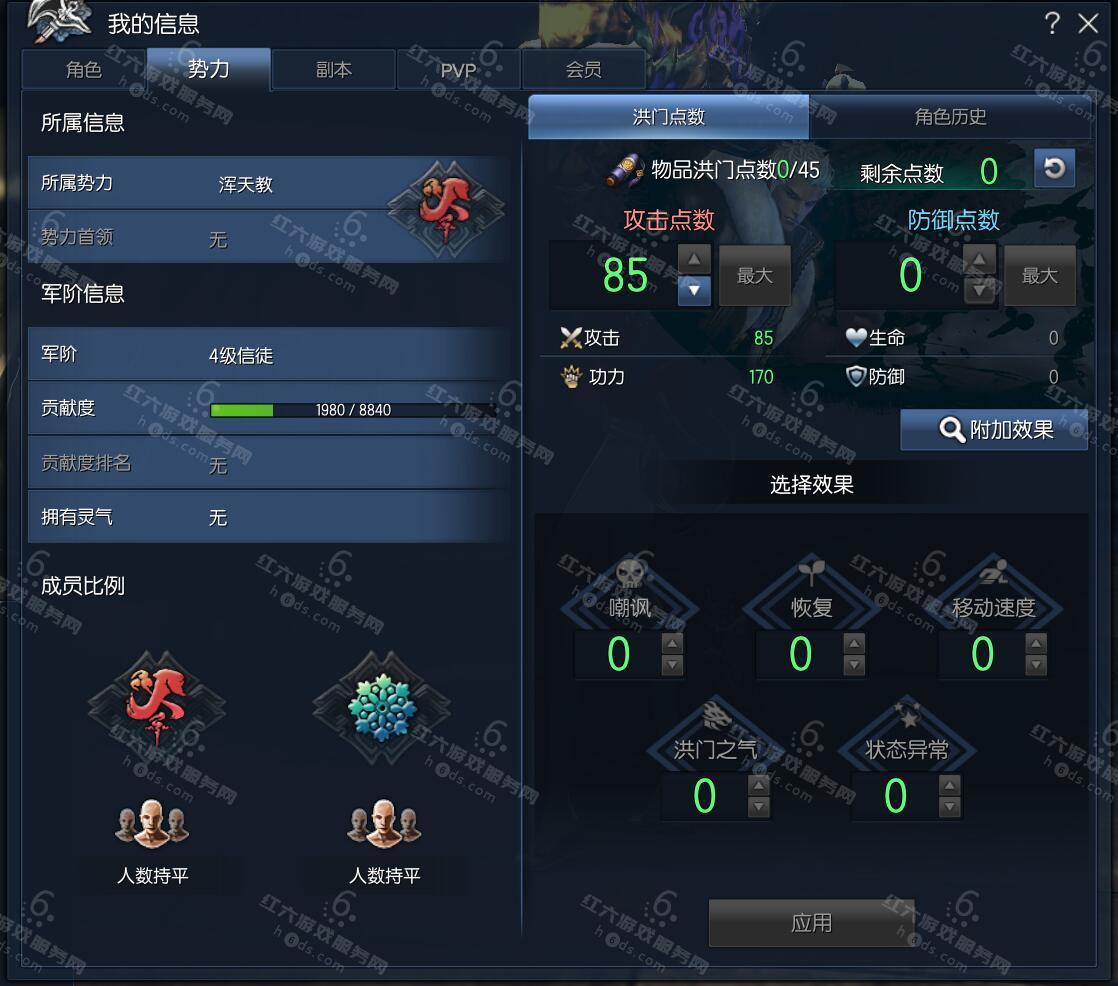Raise the 嘲讽 effect value
Viewport: 1118px width, 986px height.
point(672,643)
